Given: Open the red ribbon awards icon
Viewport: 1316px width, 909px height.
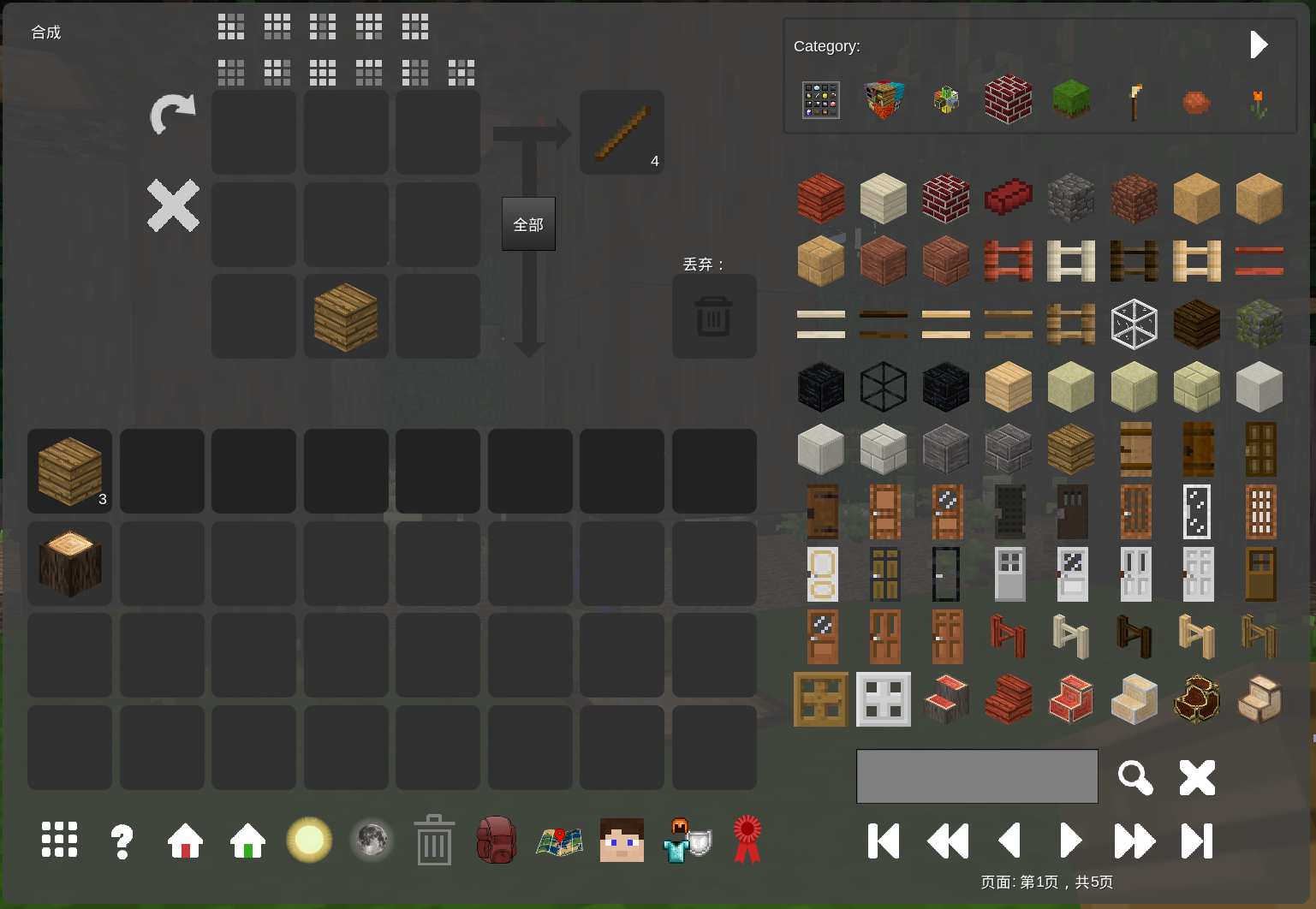Looking at the screenshot, I should 747,841.
